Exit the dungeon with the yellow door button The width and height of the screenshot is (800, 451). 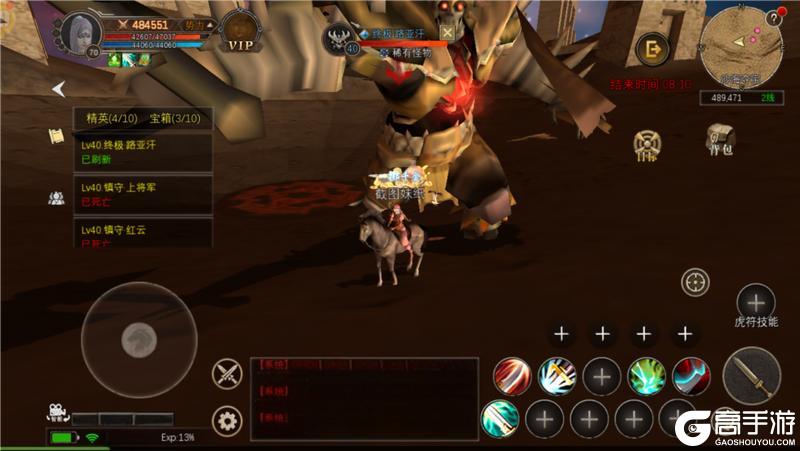click(x=654, y=48)
